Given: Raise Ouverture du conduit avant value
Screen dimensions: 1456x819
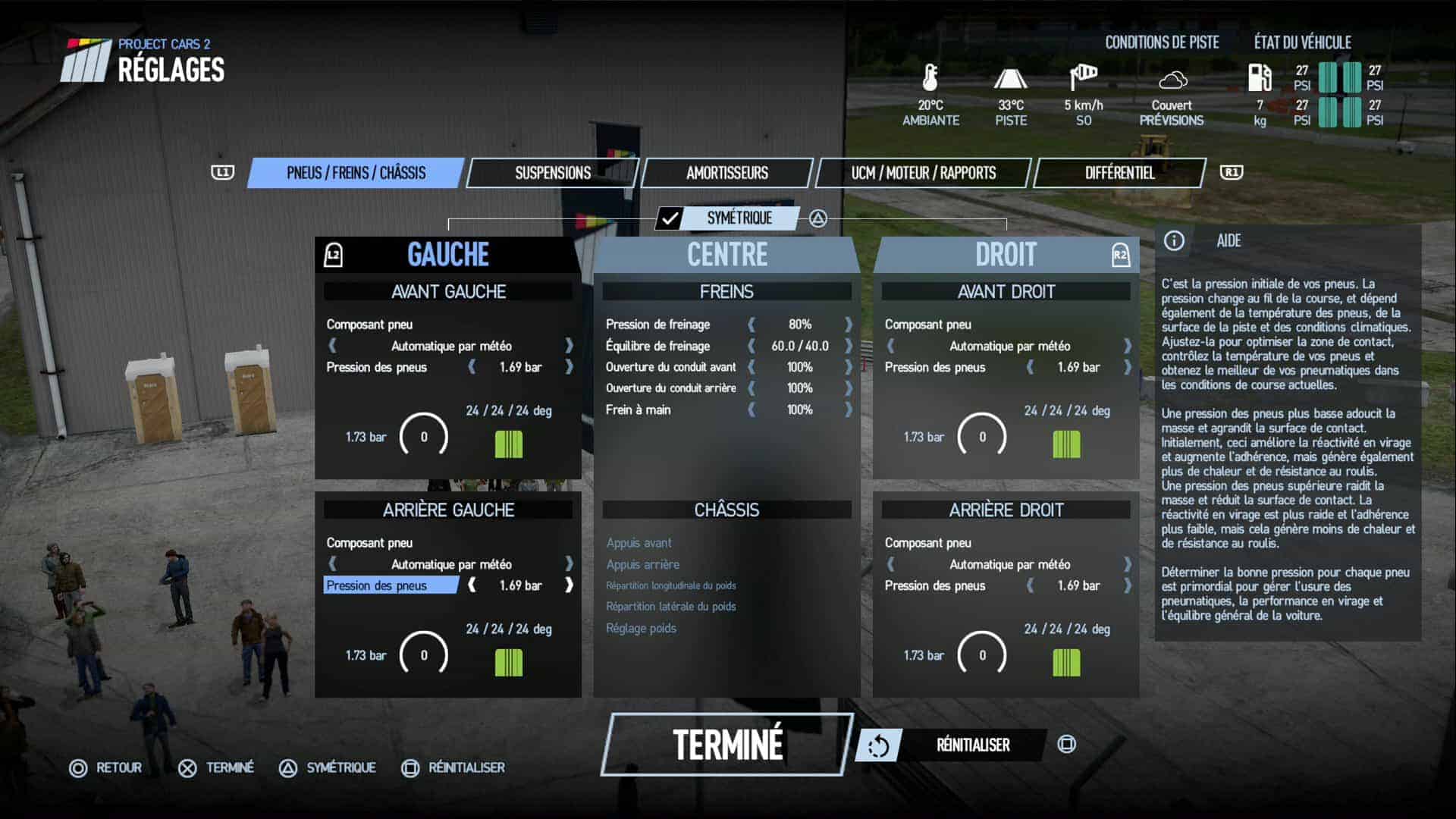Looking at the screenshot, I should 849,367.
